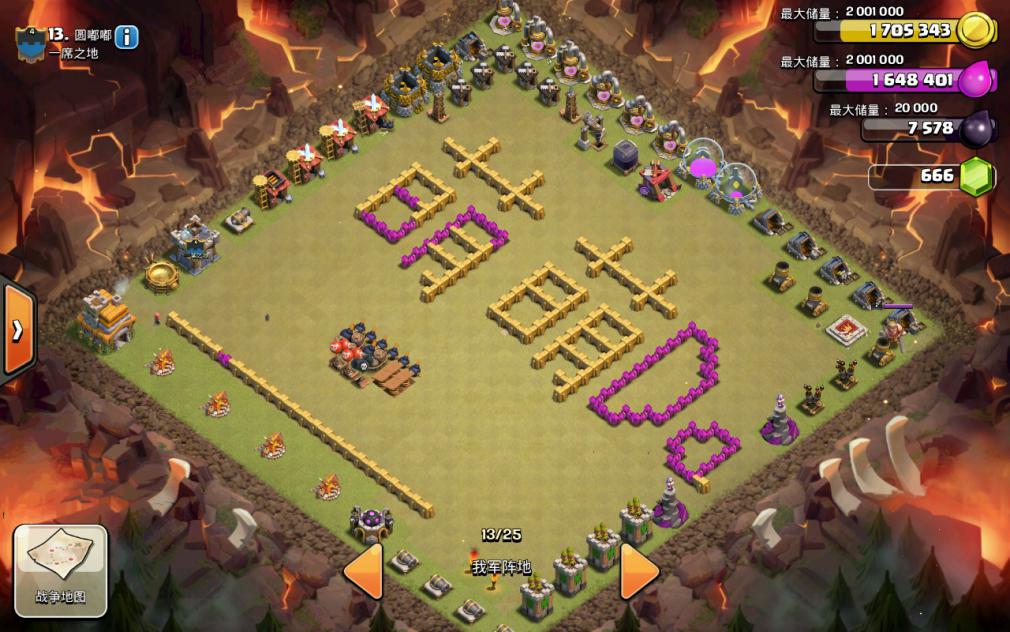Screen dimensions: 1010x632
Task: Go to the previous war base
Action: pyautogui.click(x=363, y=571)
